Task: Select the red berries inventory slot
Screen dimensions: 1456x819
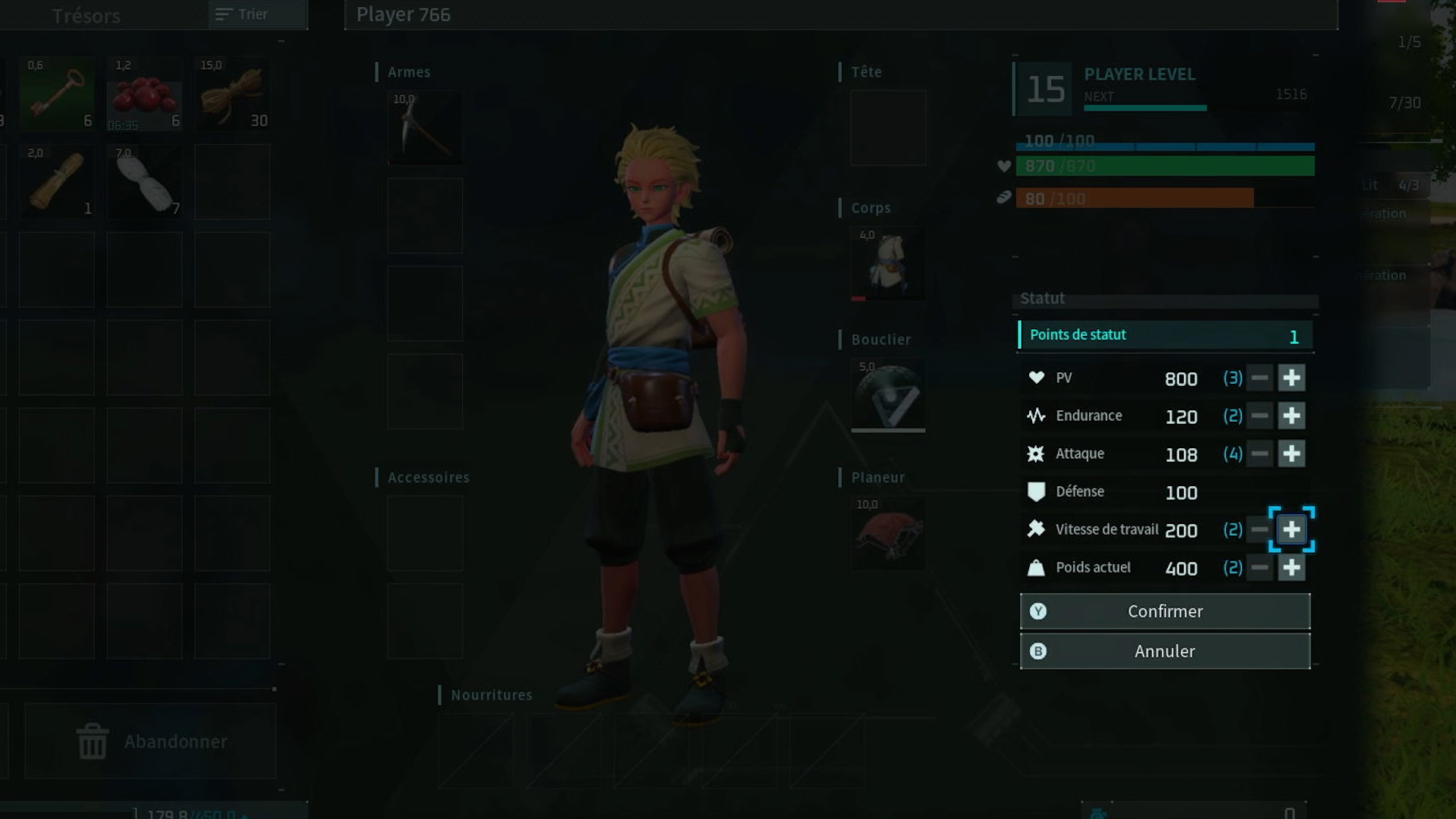Action: (144, 94)
